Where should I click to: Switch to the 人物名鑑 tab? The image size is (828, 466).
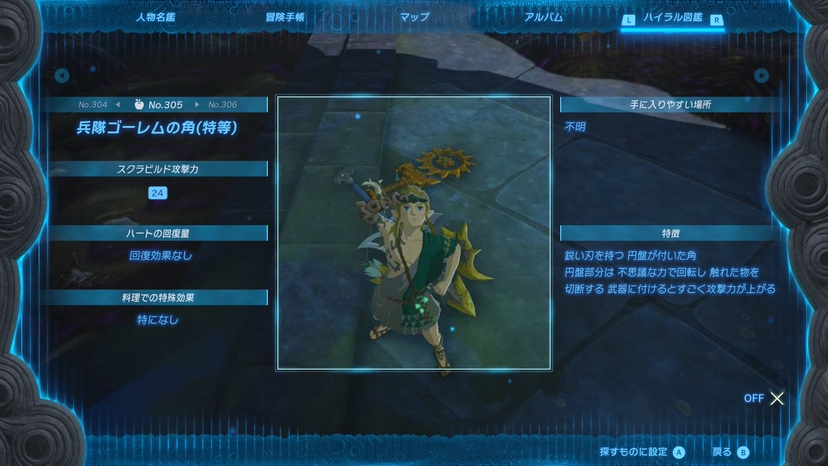click(157, 17)
